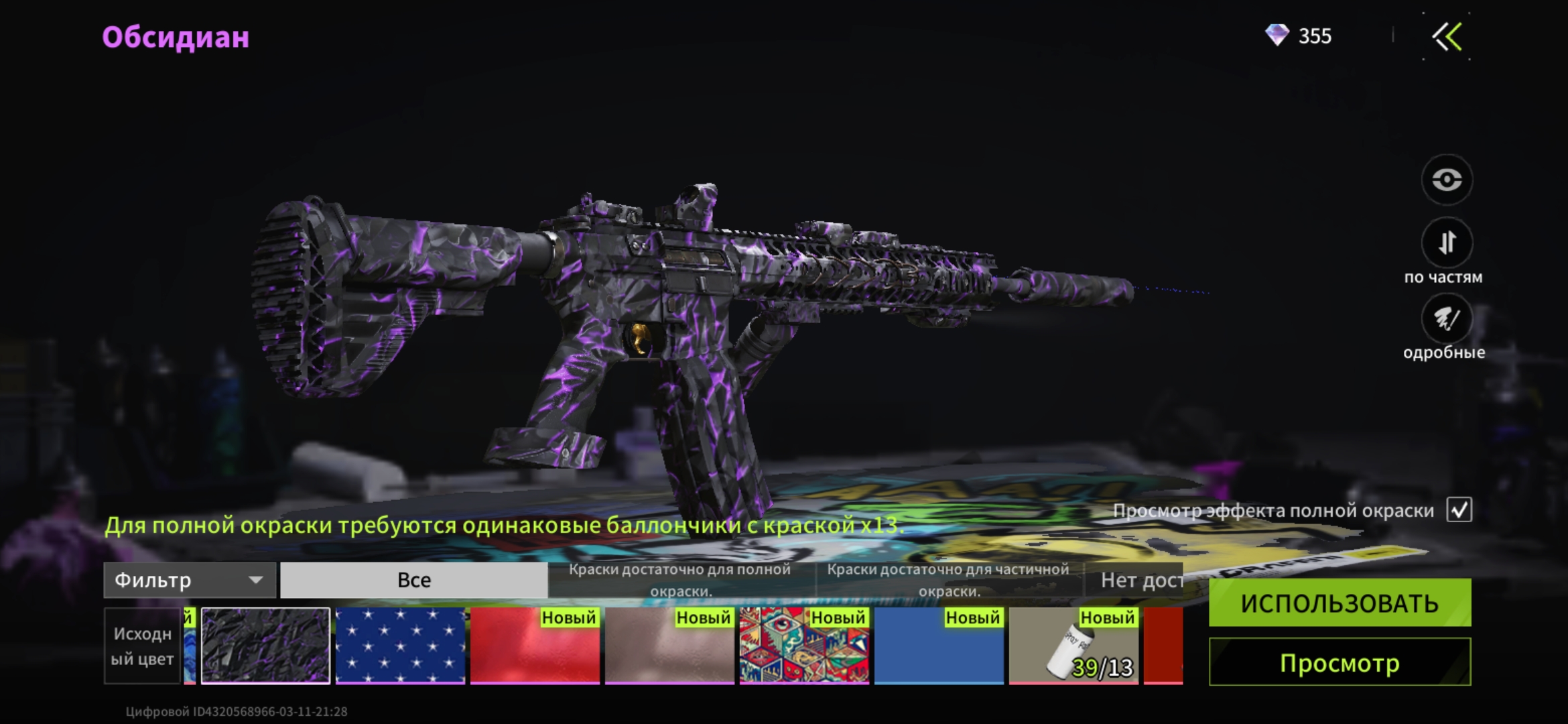Show paints sufficient for full painting

point(680,580)
